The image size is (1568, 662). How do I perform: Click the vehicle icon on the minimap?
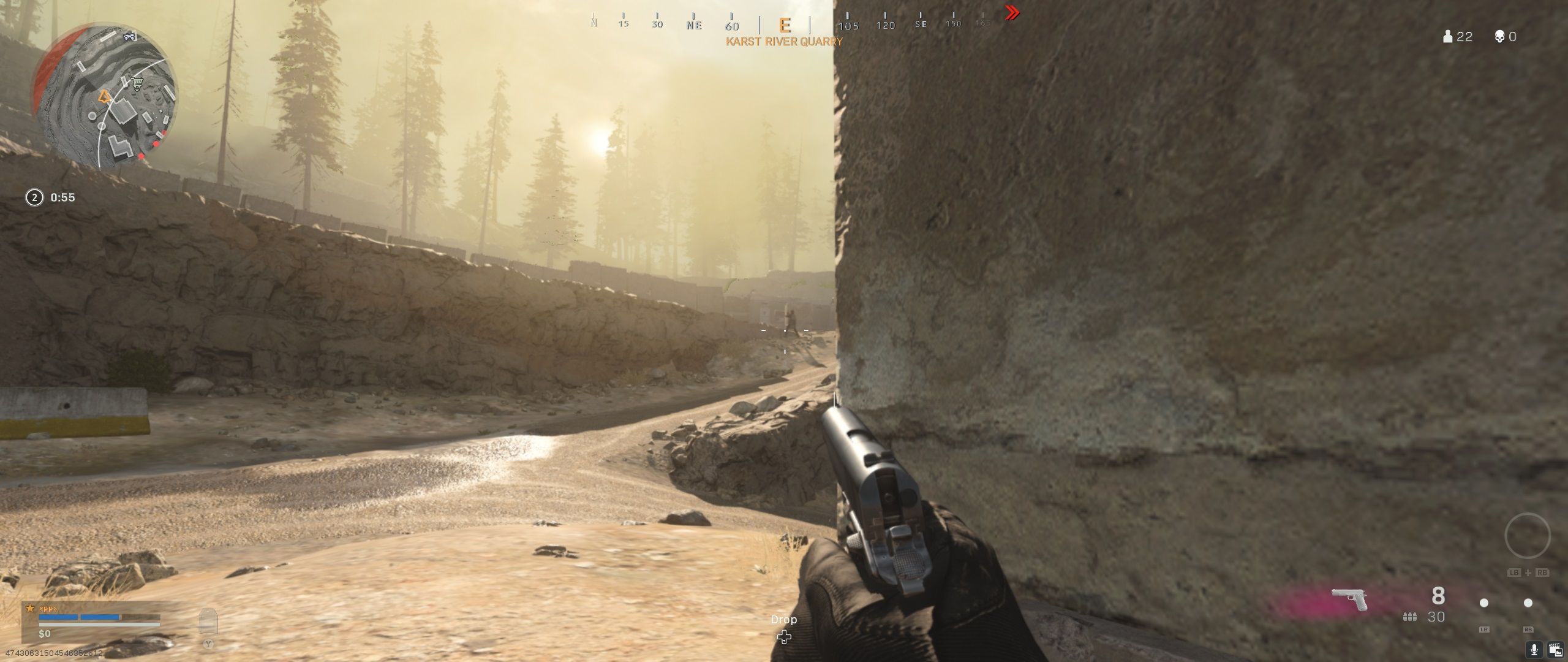click(129, 37)
